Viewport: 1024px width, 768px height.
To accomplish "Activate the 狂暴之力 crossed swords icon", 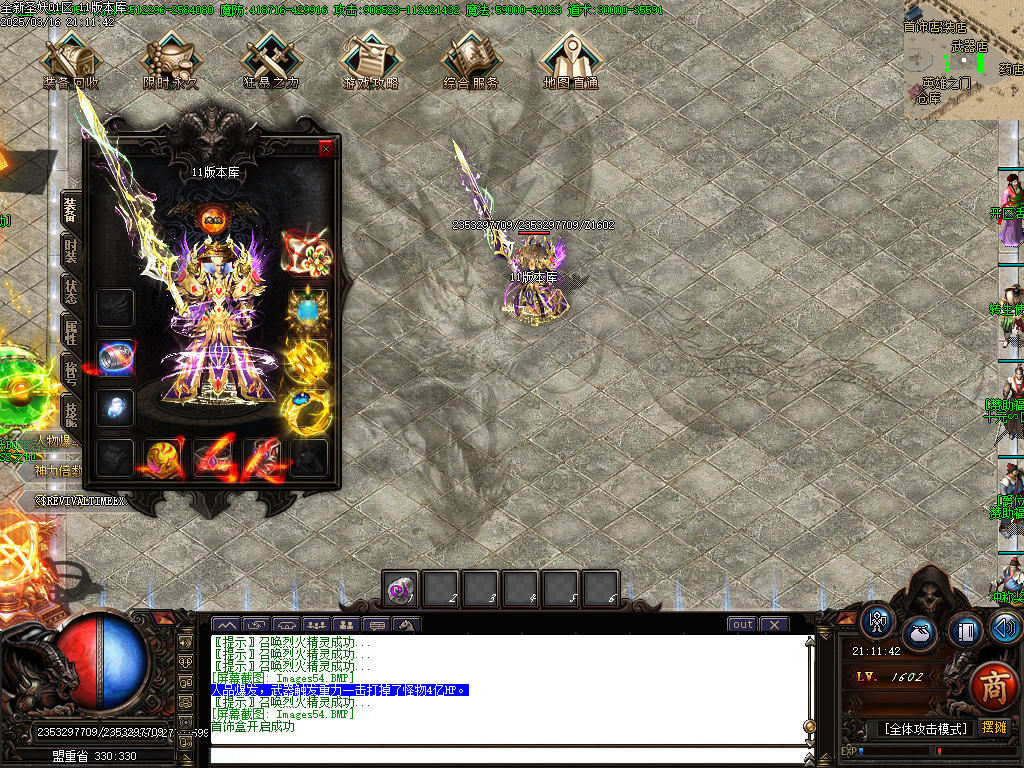I will tap(271, 60).
